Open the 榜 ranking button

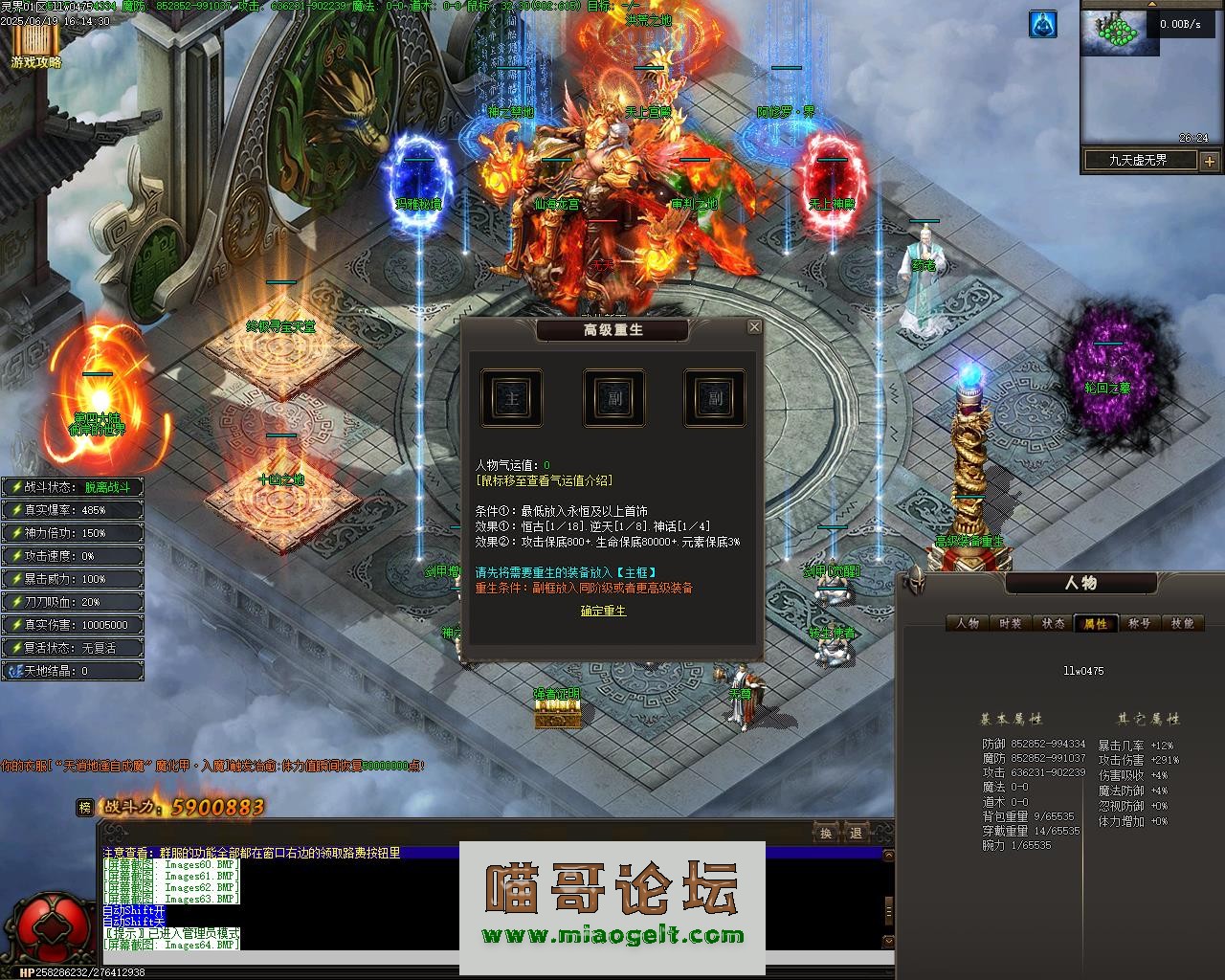(86, 808)
